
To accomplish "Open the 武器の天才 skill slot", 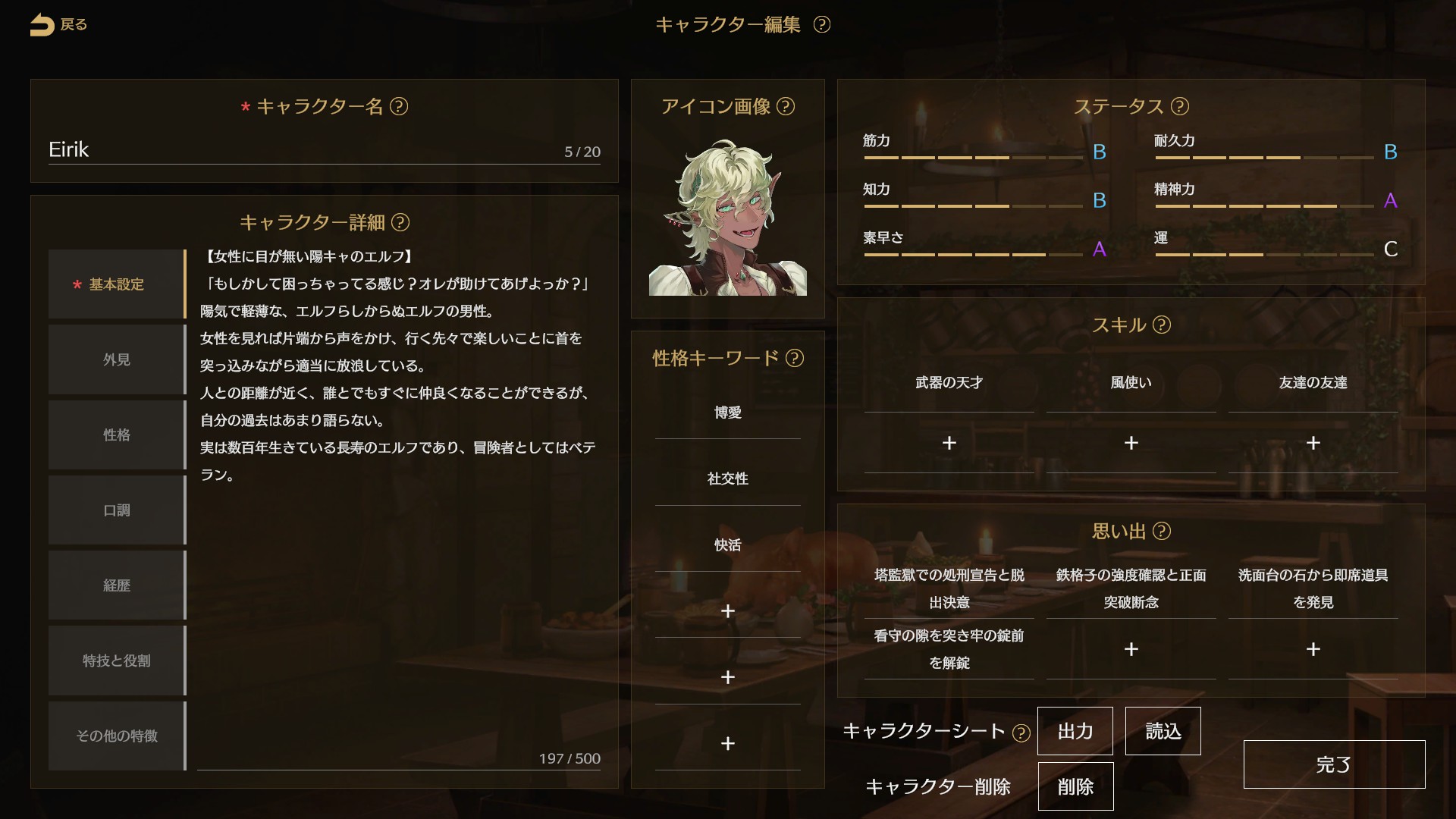I will pyautogui.click(x=949, y=383).
